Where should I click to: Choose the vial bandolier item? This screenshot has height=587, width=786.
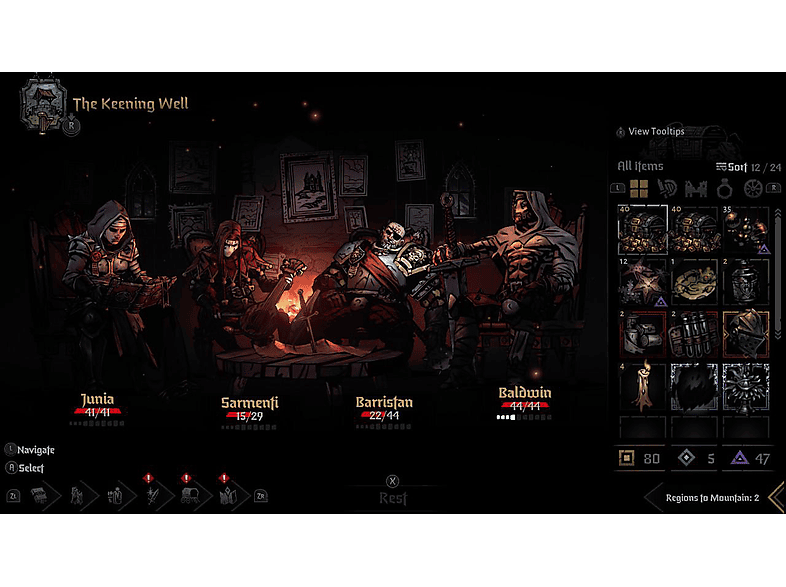point(693,334)
